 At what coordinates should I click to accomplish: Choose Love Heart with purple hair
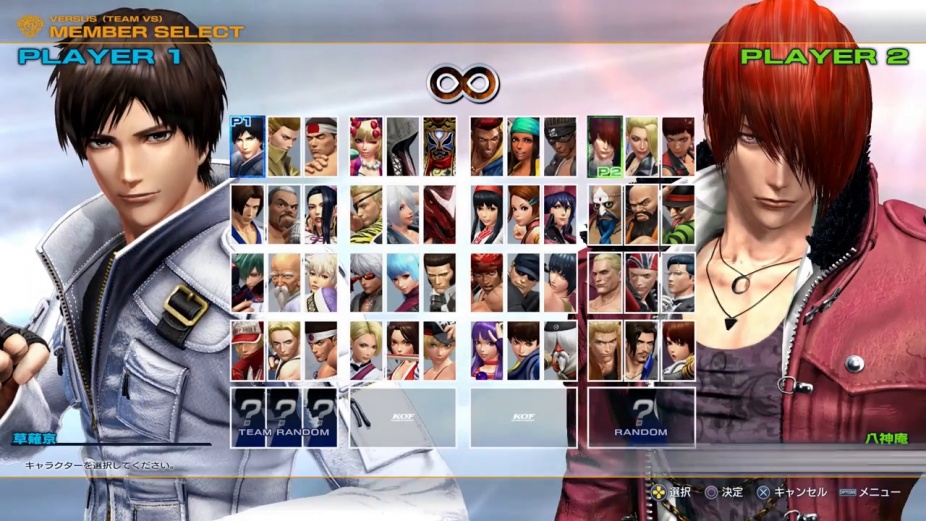pyautogui.click(x=559, y=214)
